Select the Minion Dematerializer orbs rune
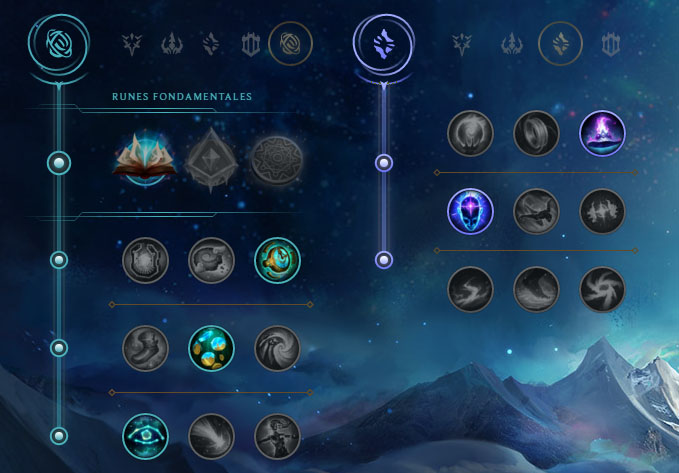679x473 pixels. [211, 348]
